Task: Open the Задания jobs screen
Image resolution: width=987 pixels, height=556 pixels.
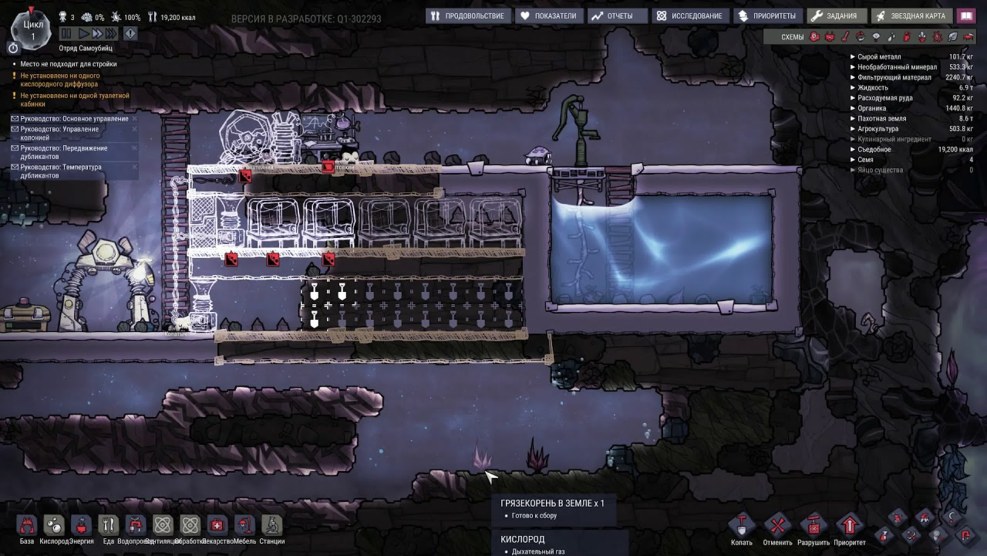Action: click(x=836, y=16)
